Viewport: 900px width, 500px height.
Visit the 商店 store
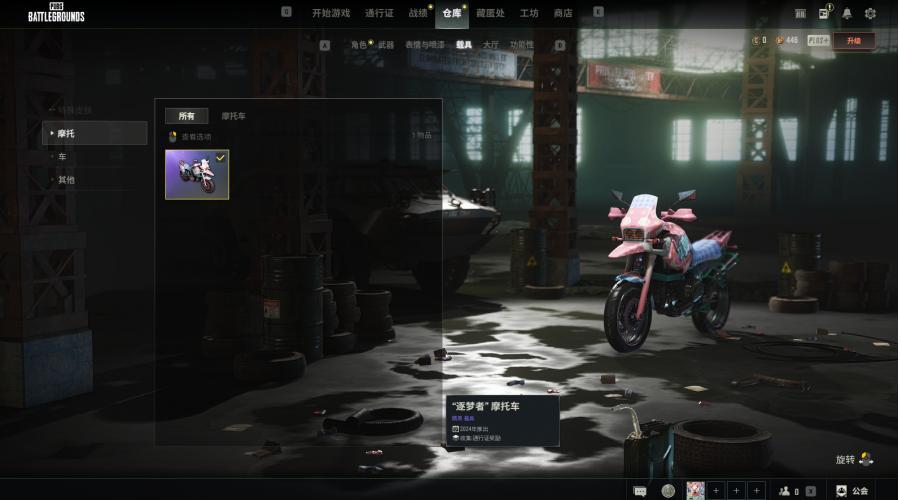(x=563, y=13)
